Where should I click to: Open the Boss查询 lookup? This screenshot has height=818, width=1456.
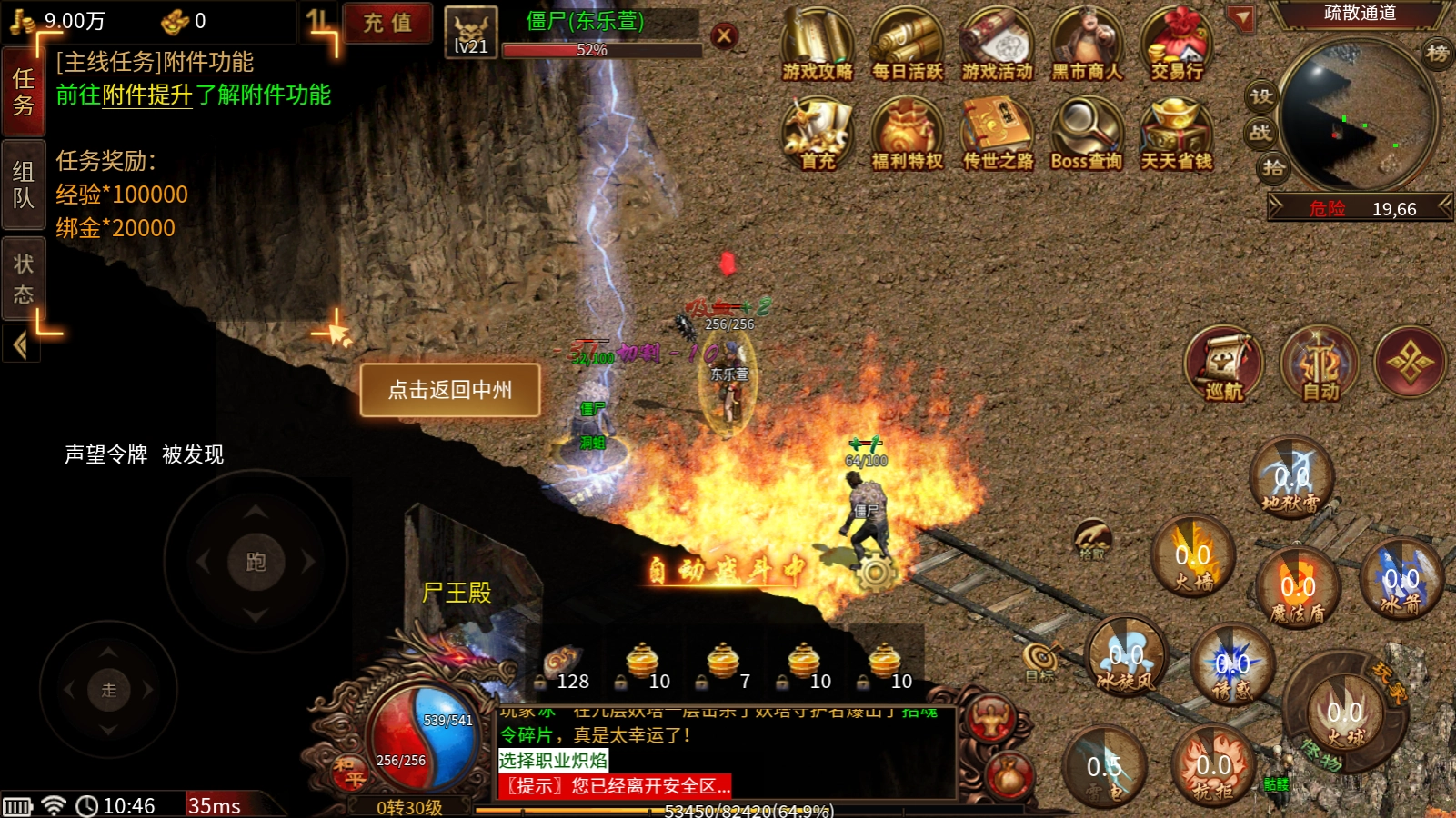click(1087, 135)
